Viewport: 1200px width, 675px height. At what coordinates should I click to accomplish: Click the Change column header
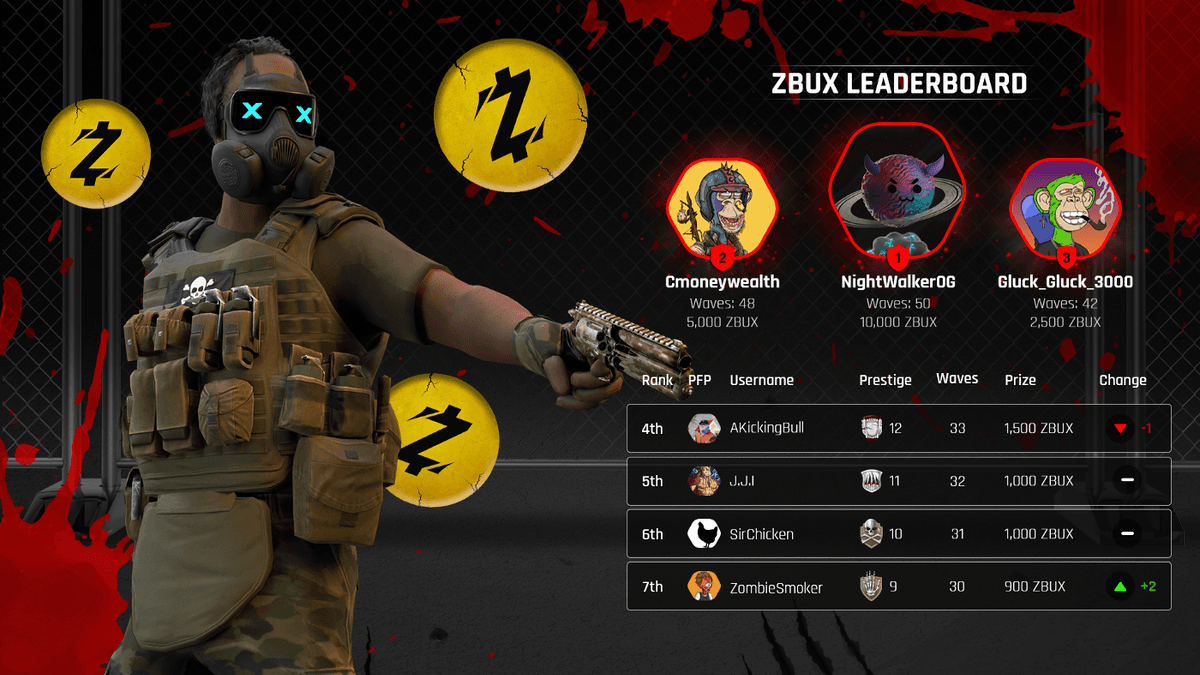click(x=1122, y=380)
